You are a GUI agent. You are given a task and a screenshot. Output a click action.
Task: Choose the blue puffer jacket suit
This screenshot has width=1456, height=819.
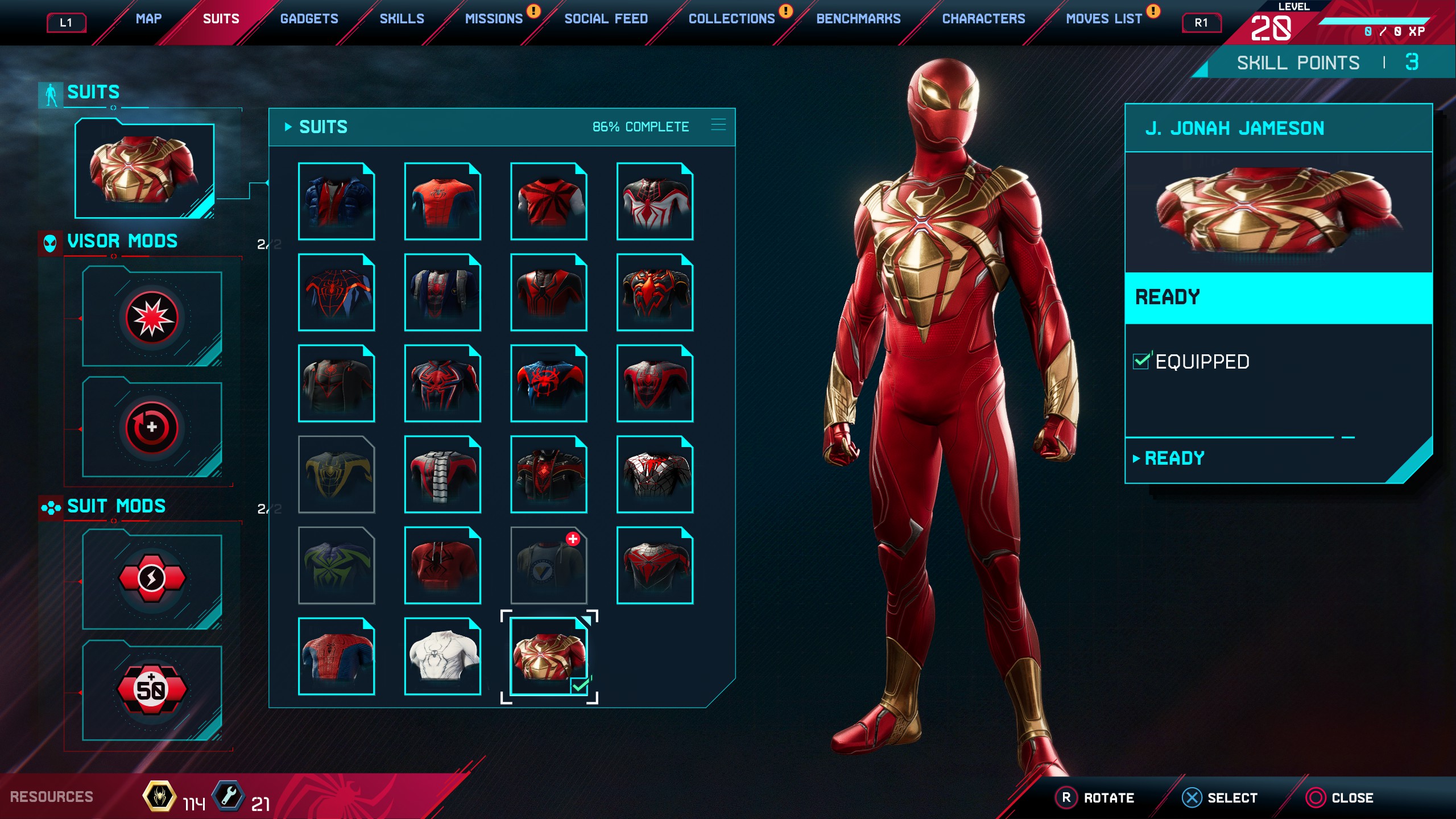coord(336,201)
